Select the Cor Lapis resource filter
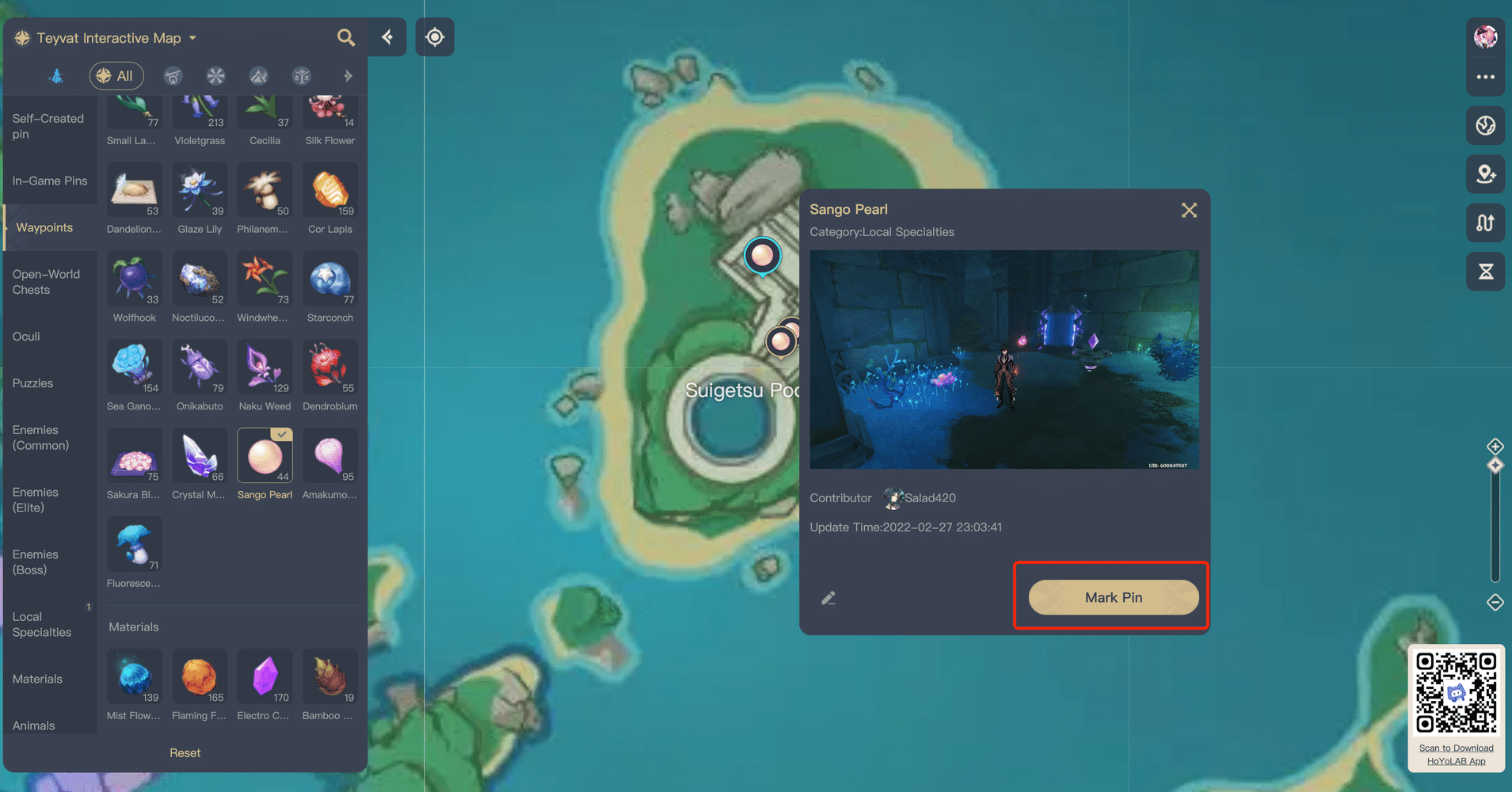Image resolution: width=1512 pixels, height=792 pixels. click(329, 190)
